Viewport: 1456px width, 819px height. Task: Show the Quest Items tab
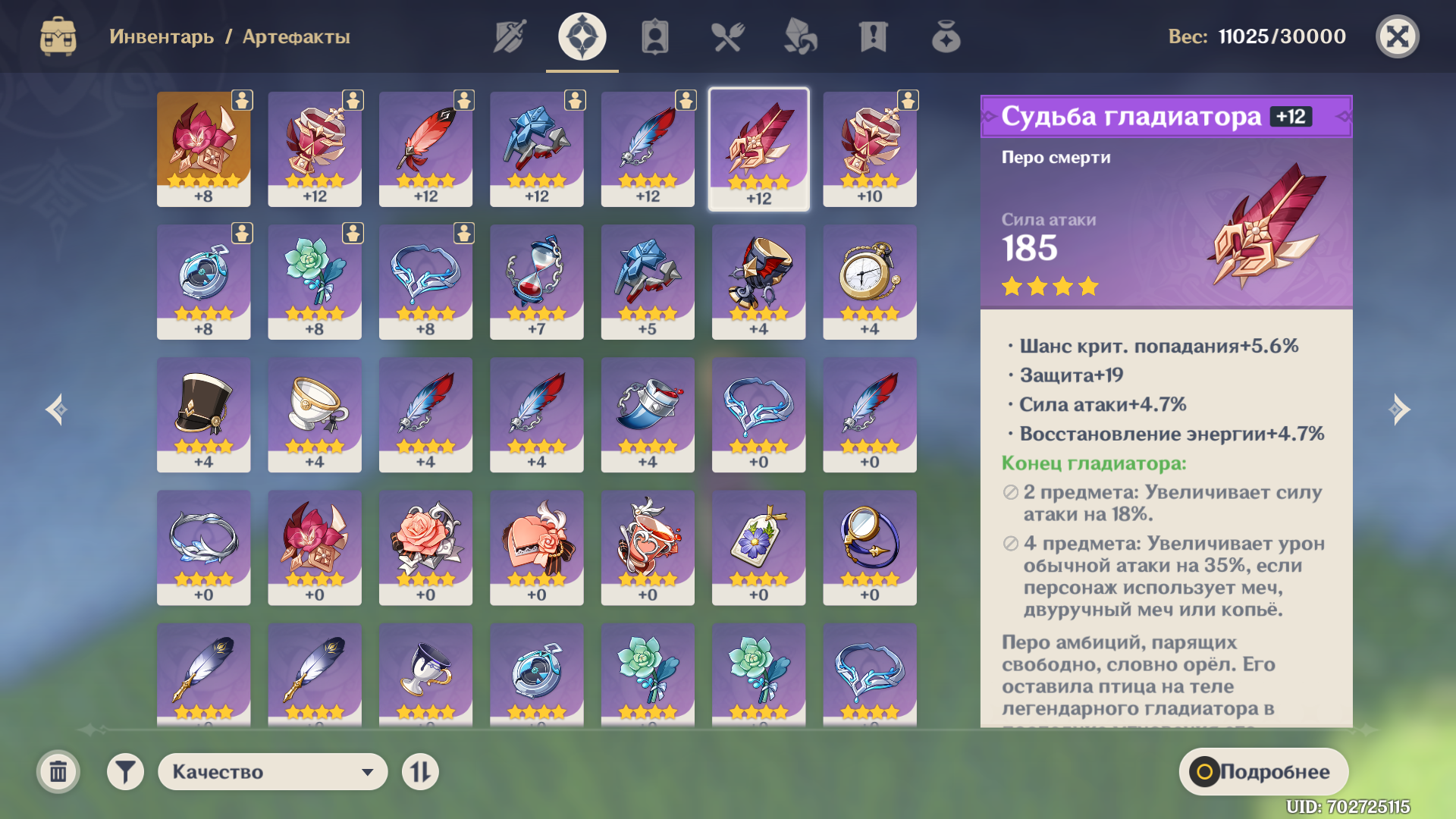coord(873,36)
